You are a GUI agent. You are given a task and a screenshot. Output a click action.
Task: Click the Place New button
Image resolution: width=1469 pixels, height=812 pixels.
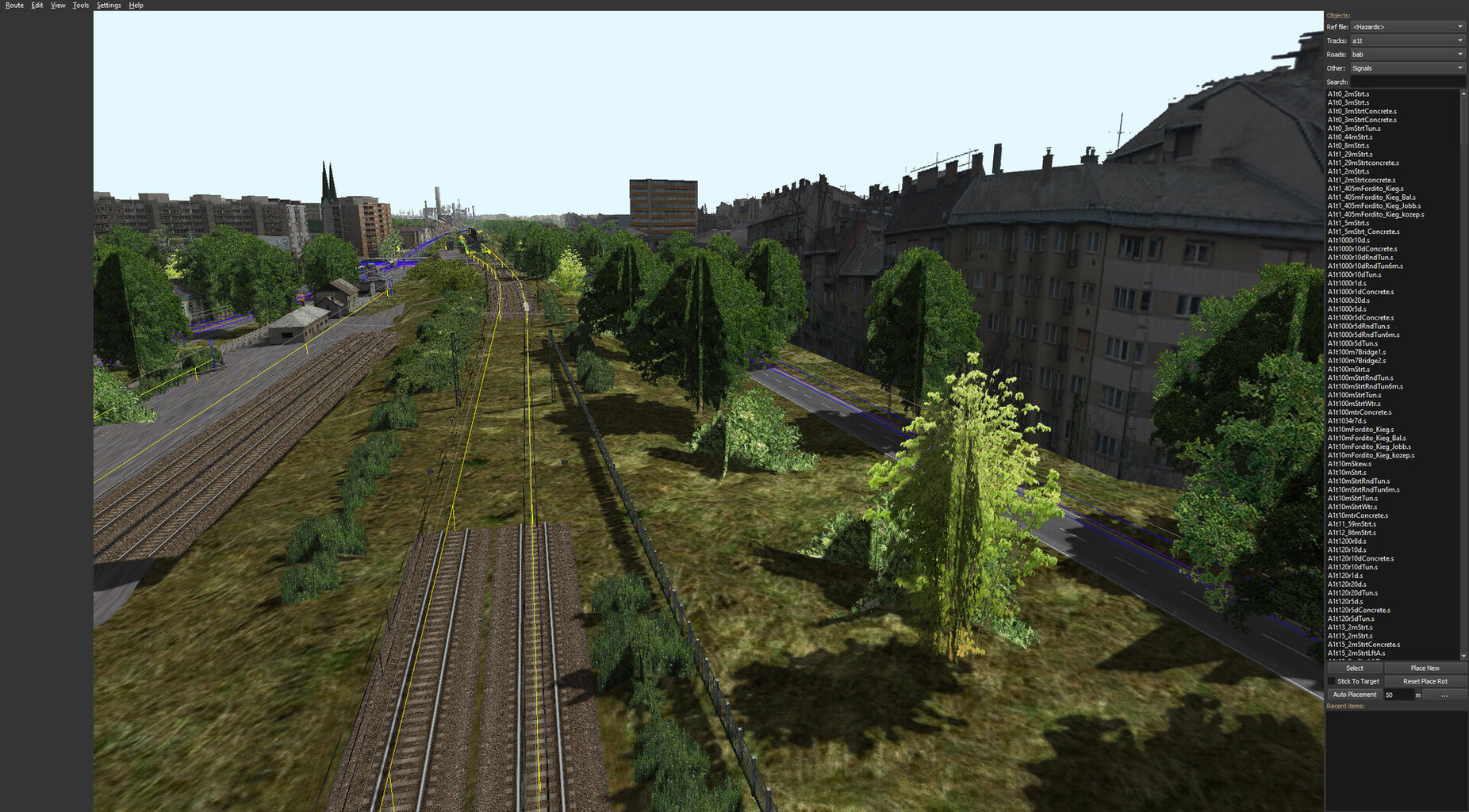click(1424, 668)
